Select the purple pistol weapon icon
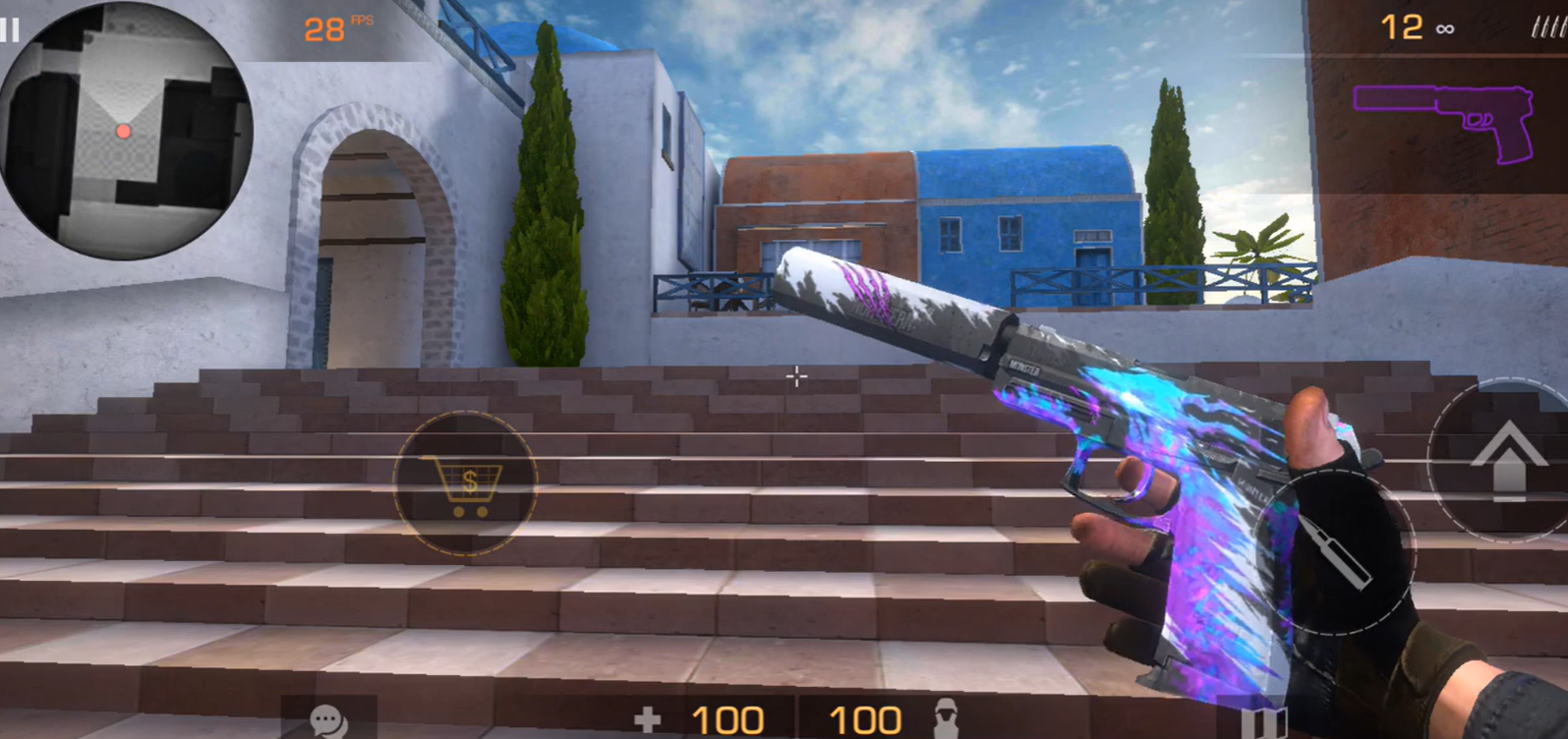The height and width of the screenshot is (739, 1568). click(x=1443, y=122)
